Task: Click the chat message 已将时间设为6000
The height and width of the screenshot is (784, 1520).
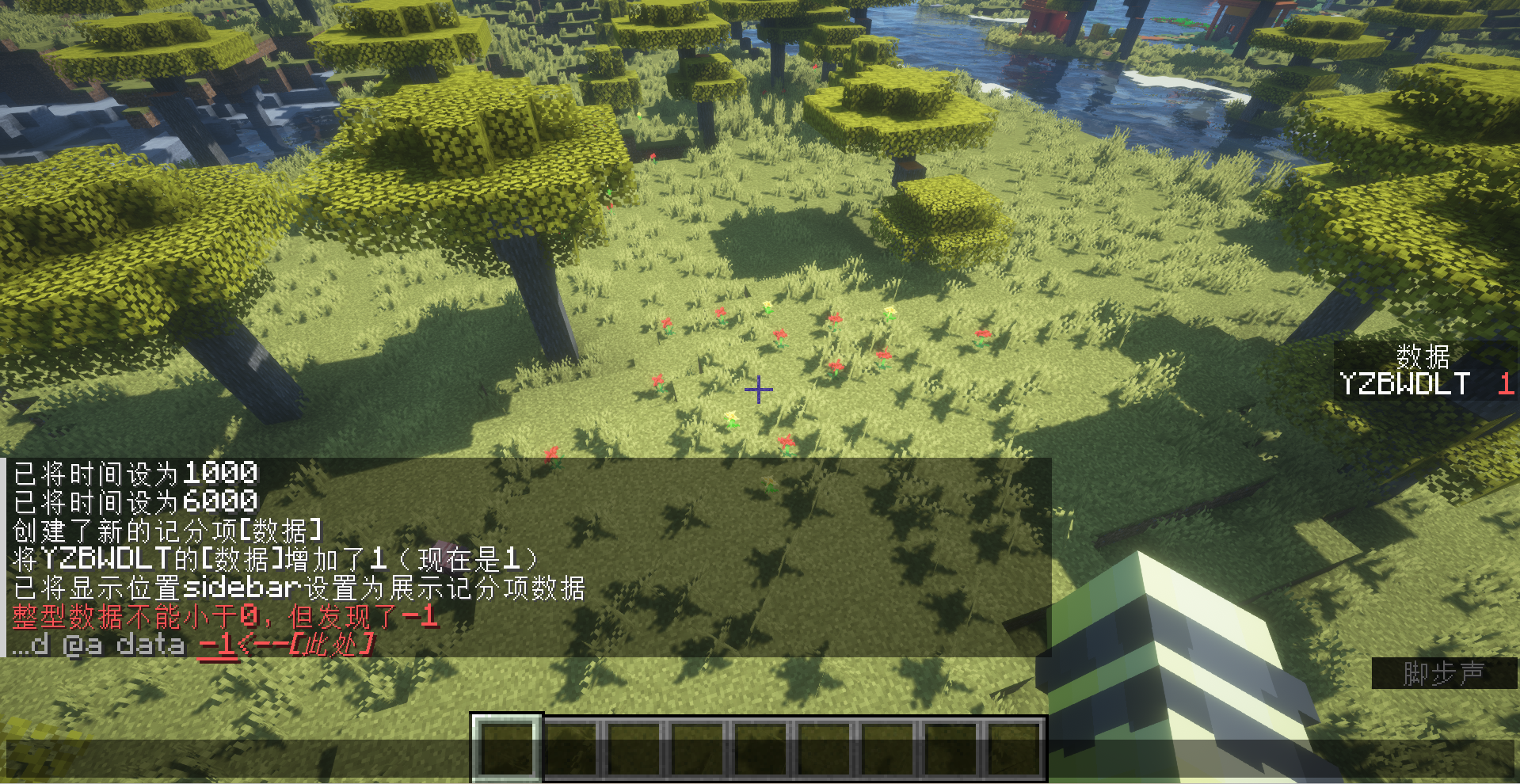Action: 135,500
